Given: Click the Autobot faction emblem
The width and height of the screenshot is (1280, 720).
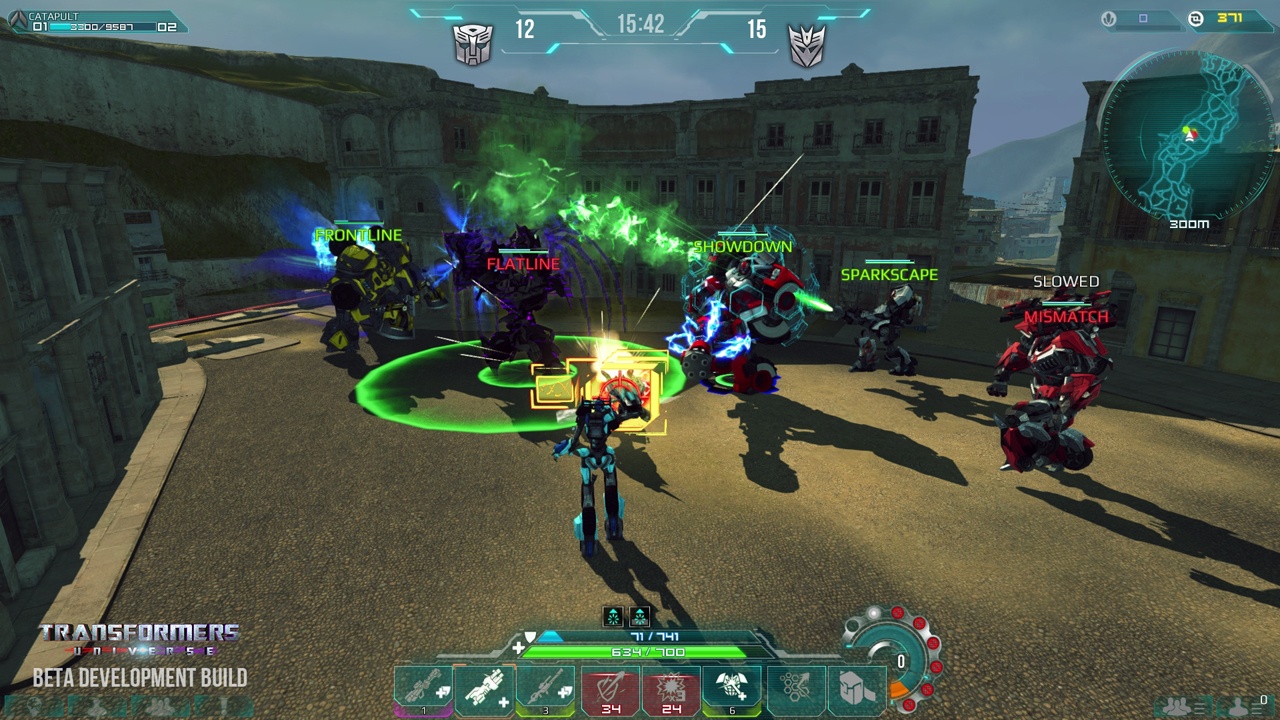Looking at the screenshot, I should coord(473,44).
